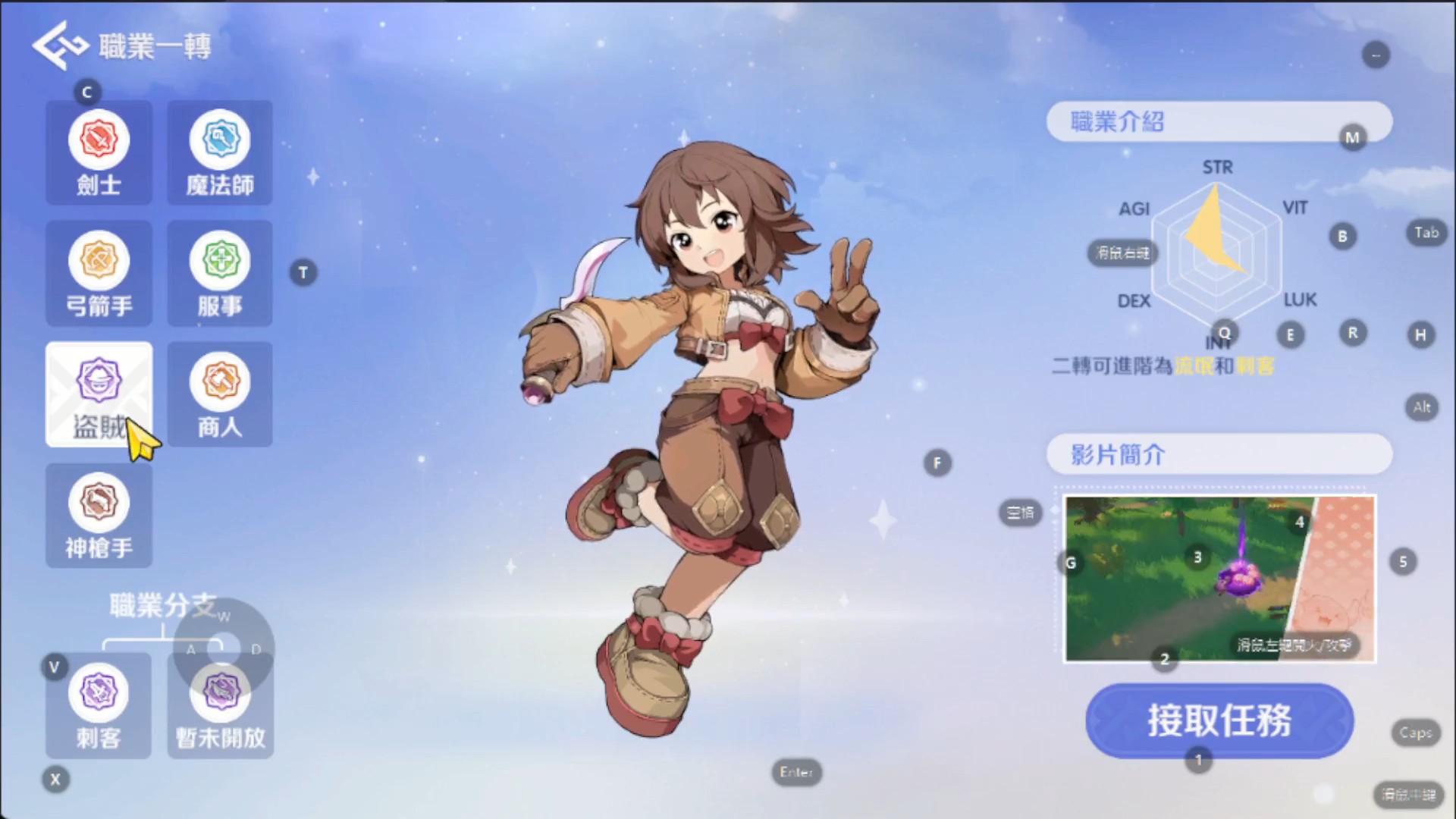Click the STR axis on the stat chart

(1216, 168)
